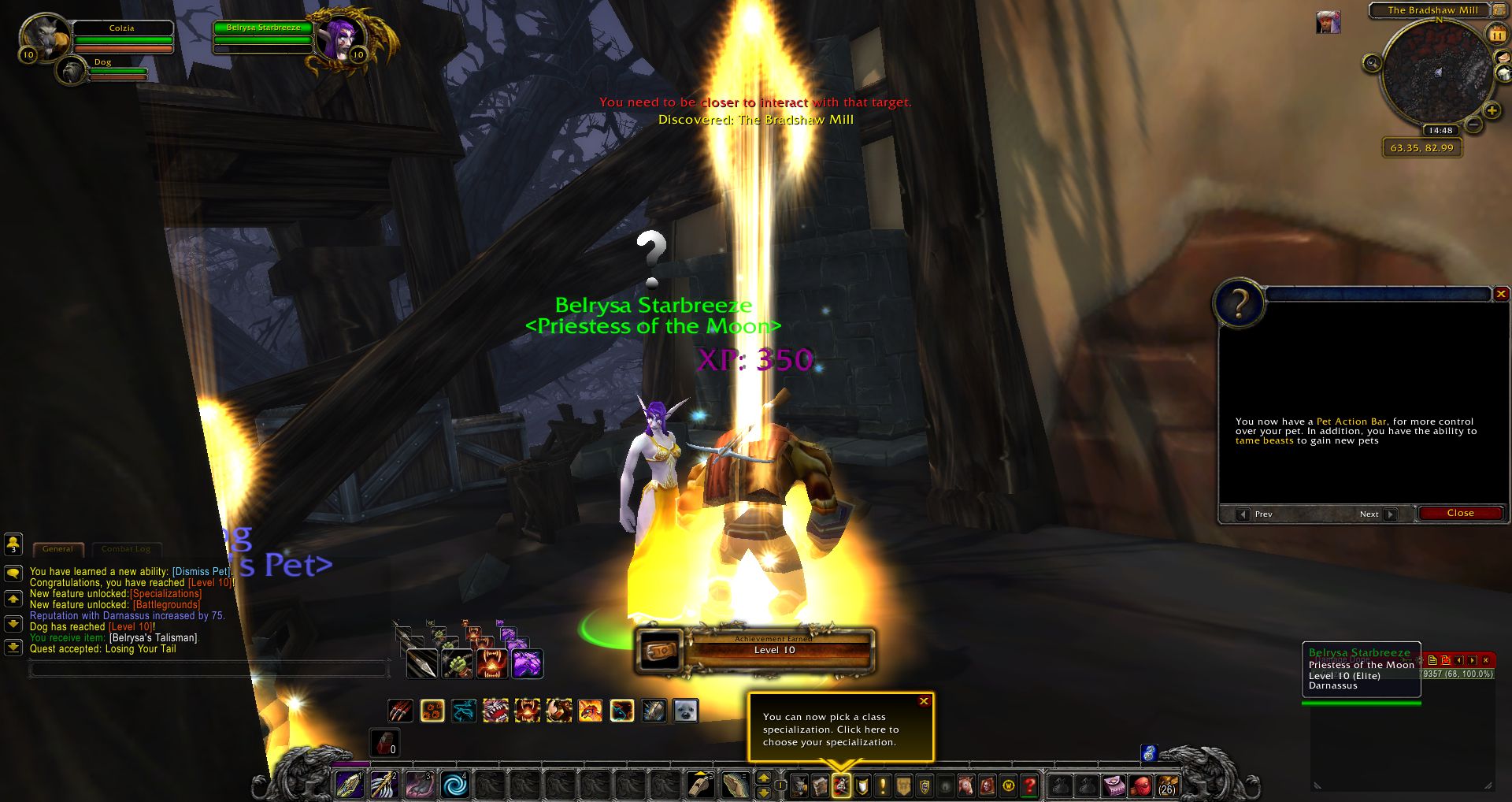The image size is (1512, 802).
Task: Open the calendar button showing 11
Action: (x=1496, y=35)
